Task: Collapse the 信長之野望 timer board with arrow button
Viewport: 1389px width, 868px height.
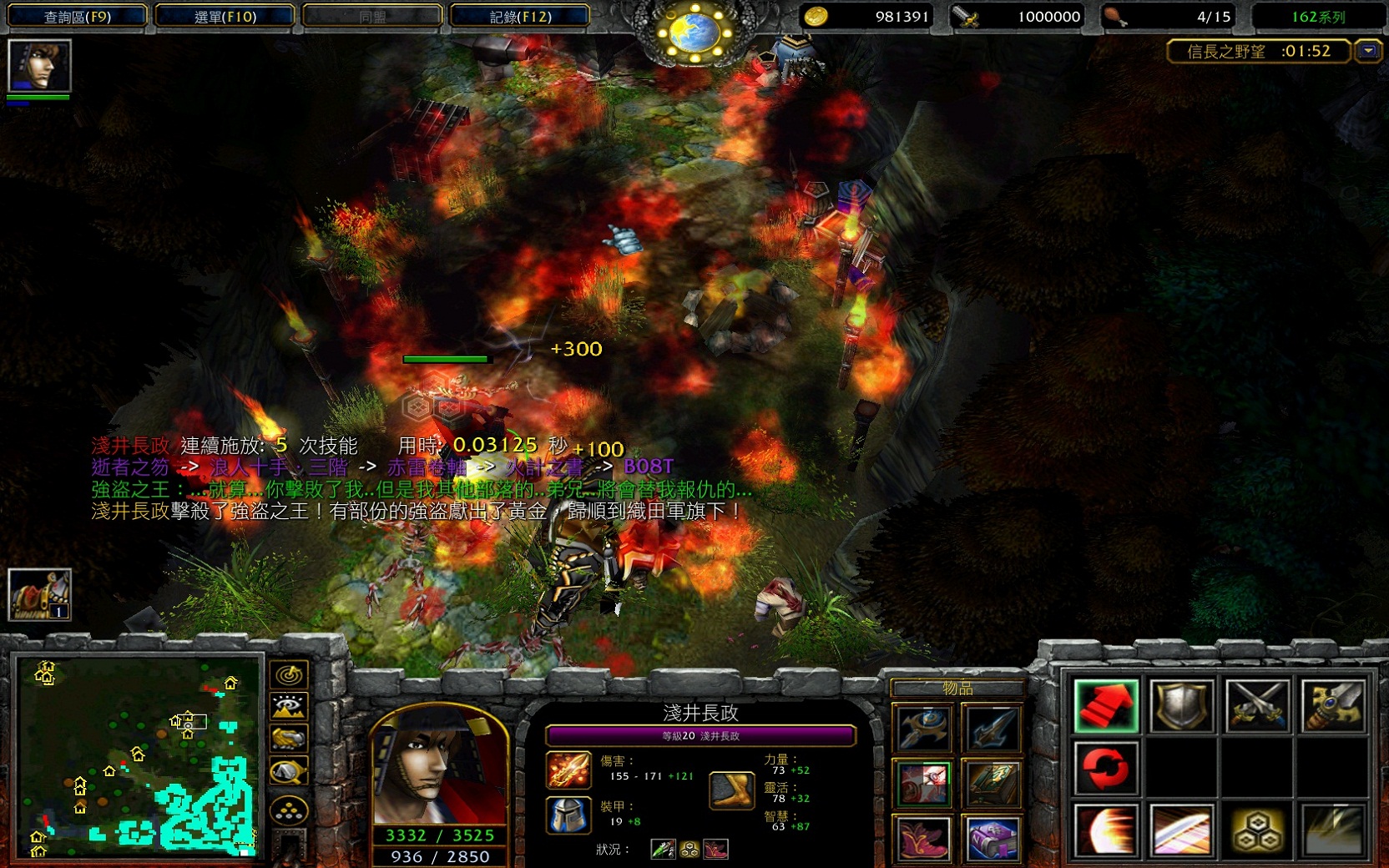Action: (x=1368, y=51)
